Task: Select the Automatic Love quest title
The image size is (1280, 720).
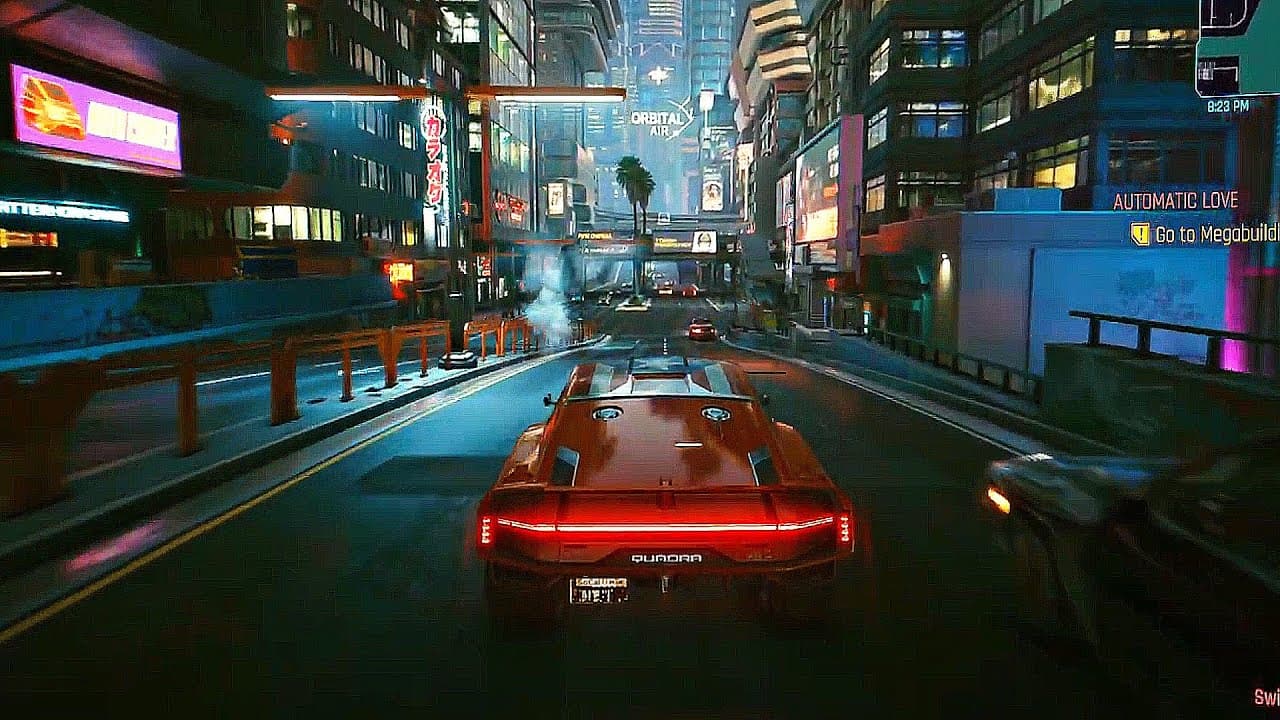Action: [1176, 200]
